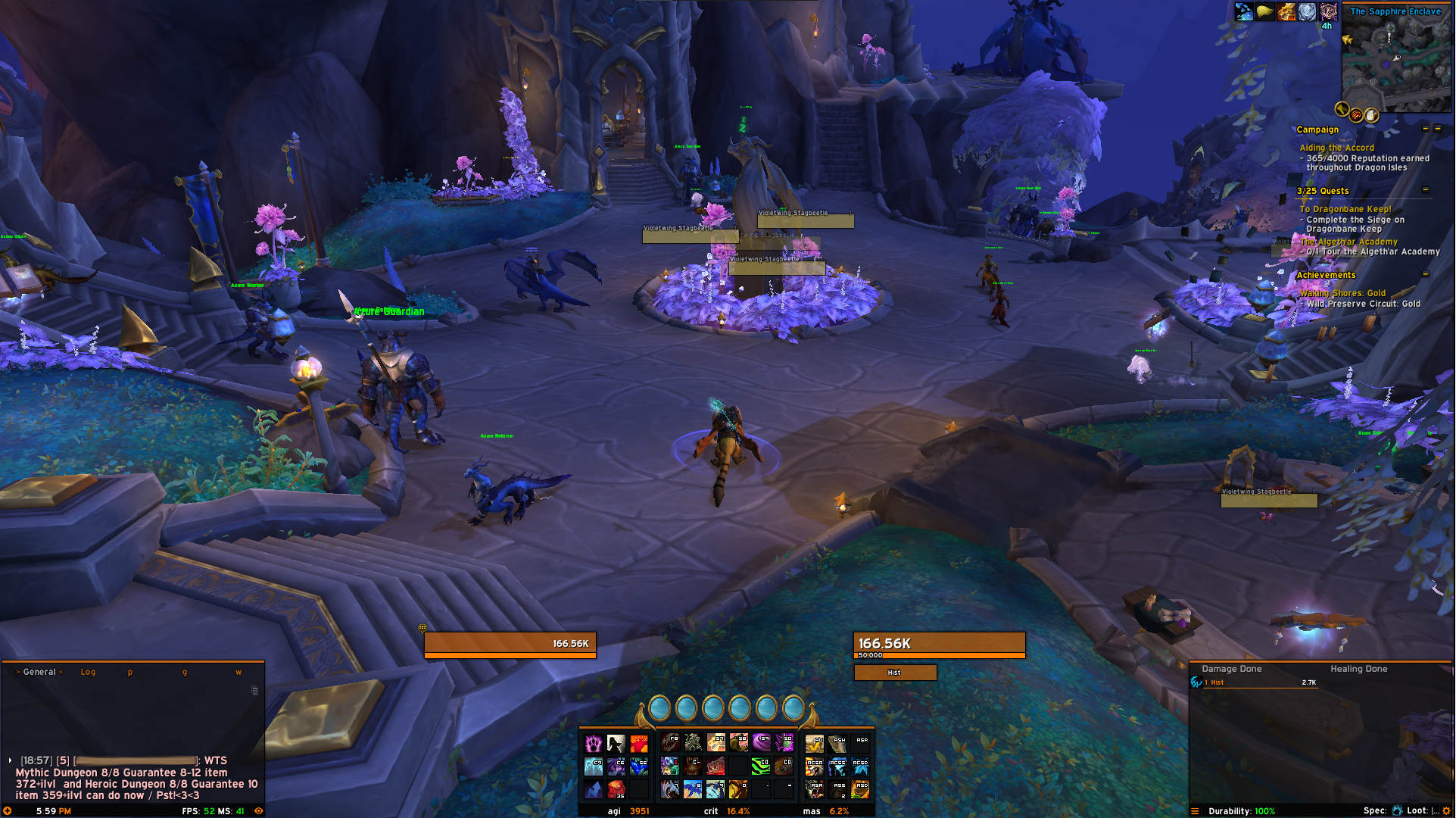Collapse the Achievements tracker section
1456x818 pixels.
pyautogui.click(x=1426, y=274)
